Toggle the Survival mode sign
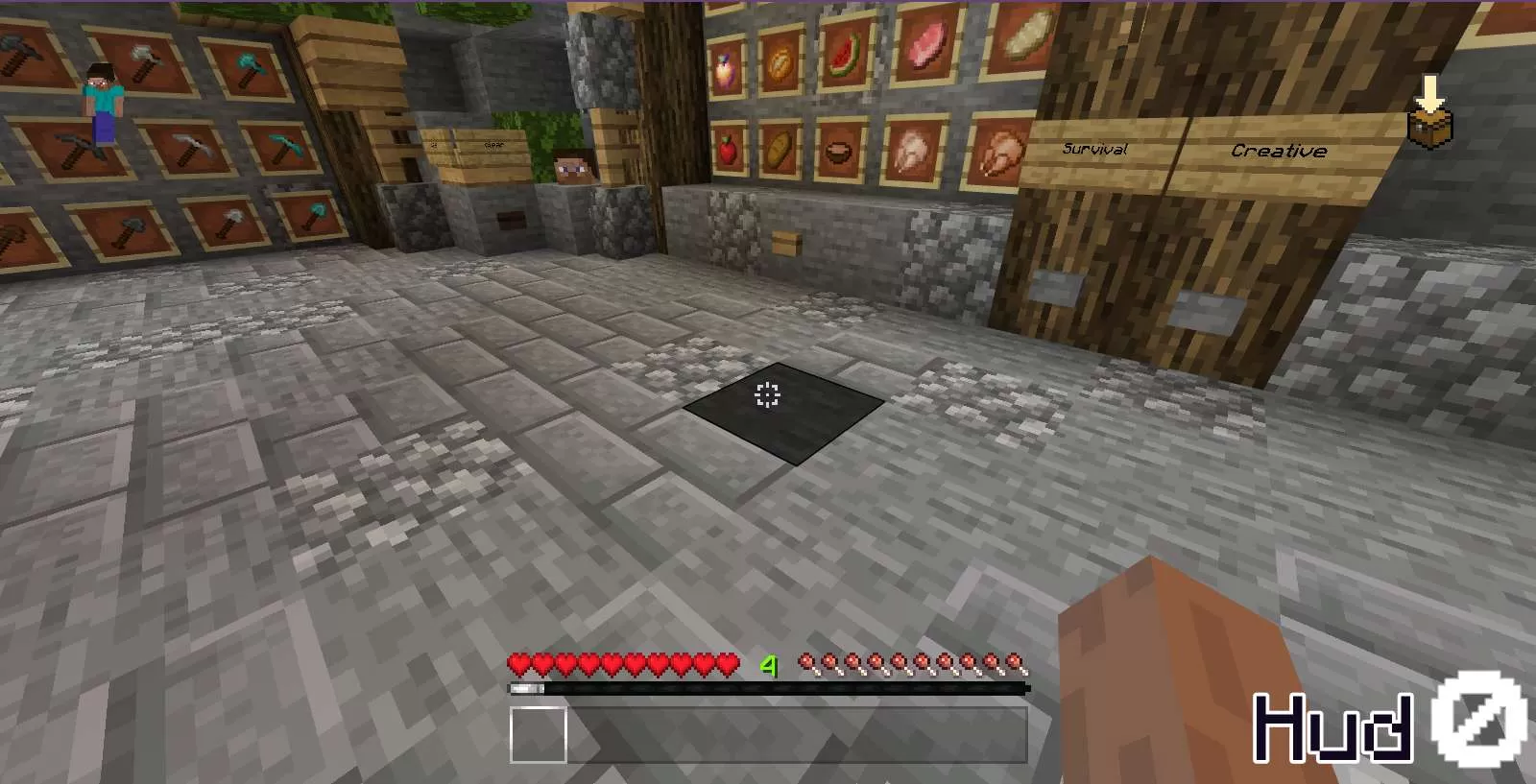This screenshot has height=784, width=1536. [x=1094, y=149]
